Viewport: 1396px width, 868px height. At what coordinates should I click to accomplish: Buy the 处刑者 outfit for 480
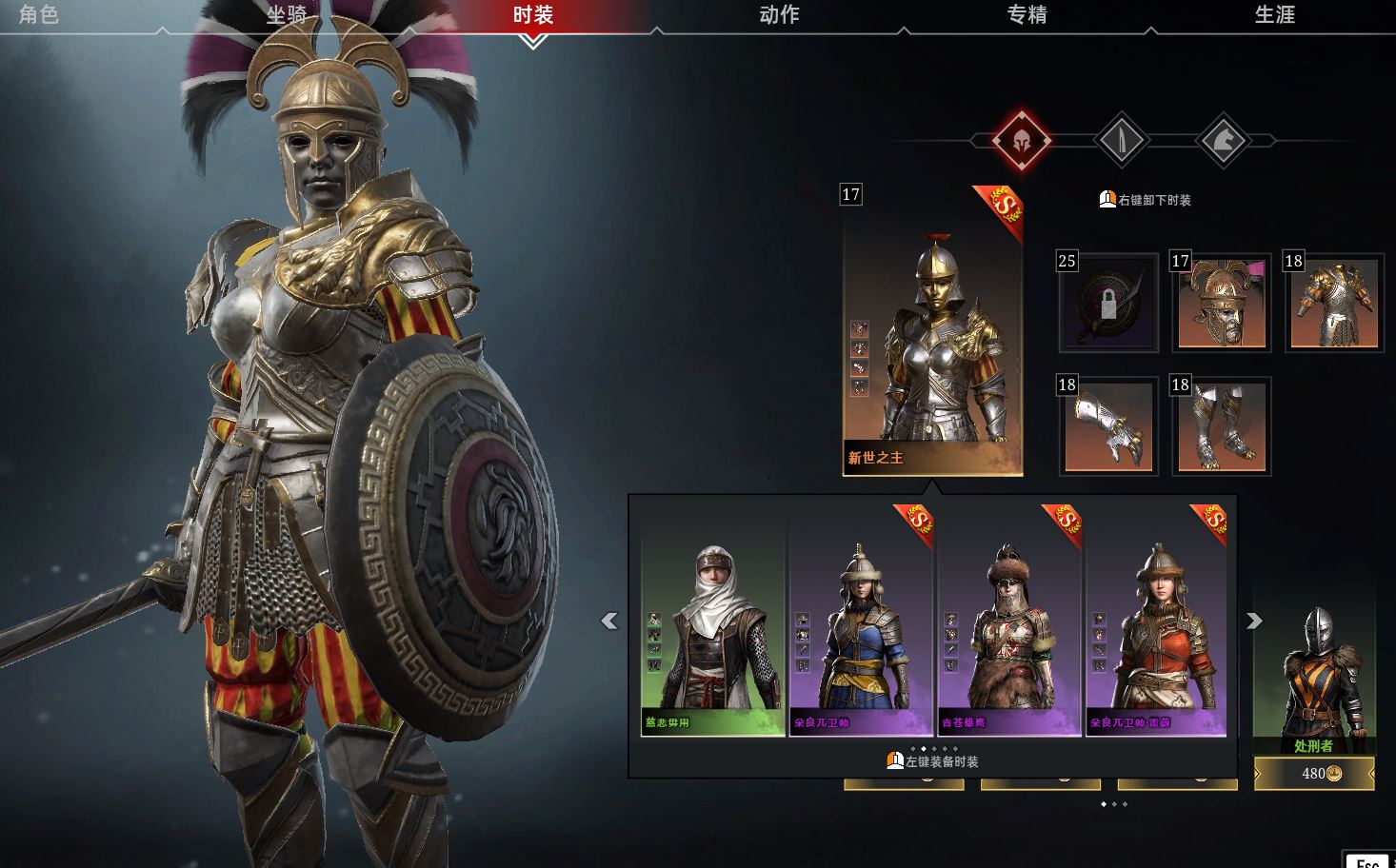tap(1314, 774)
